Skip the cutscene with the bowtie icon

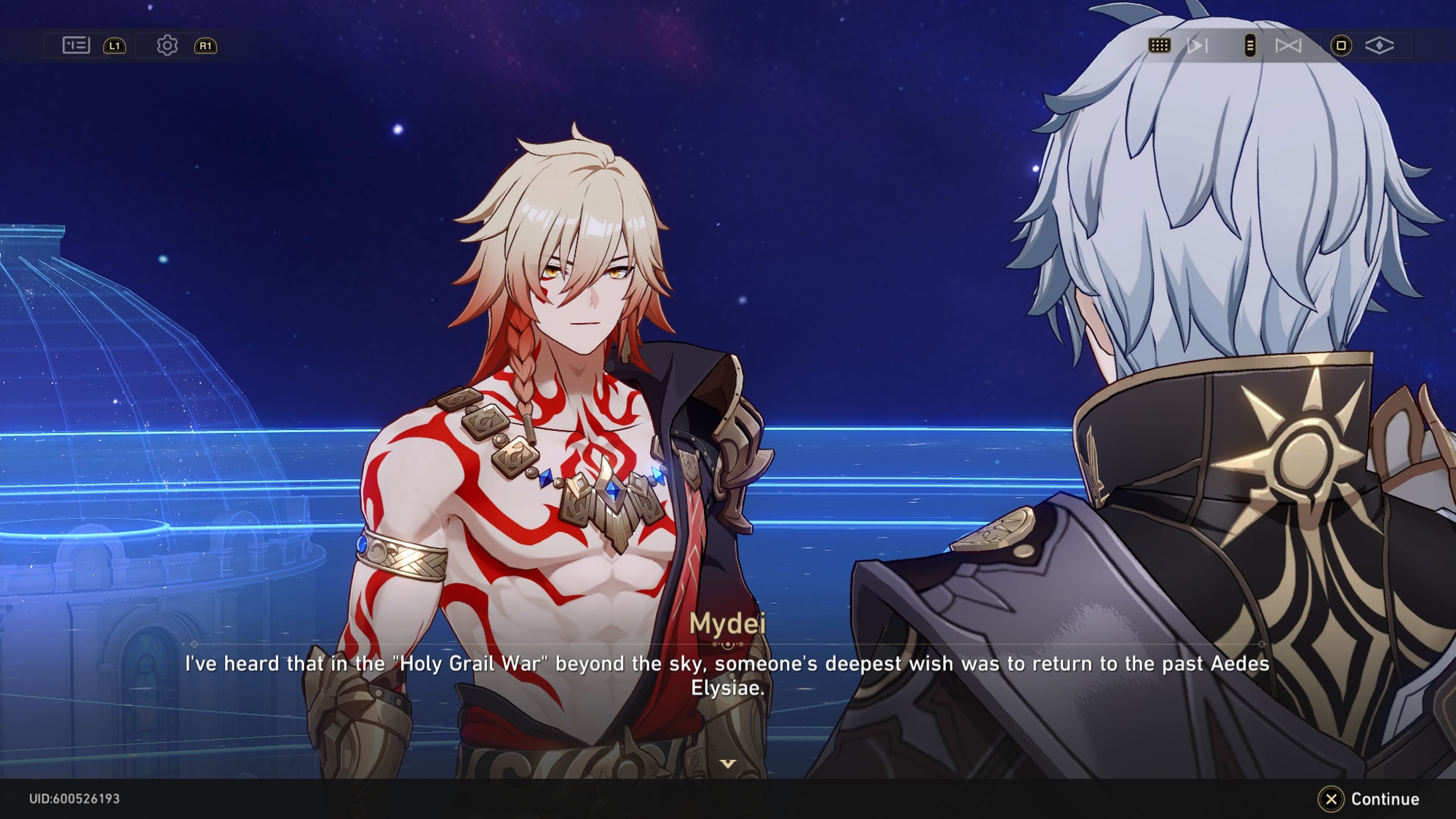coord(1288,46)
